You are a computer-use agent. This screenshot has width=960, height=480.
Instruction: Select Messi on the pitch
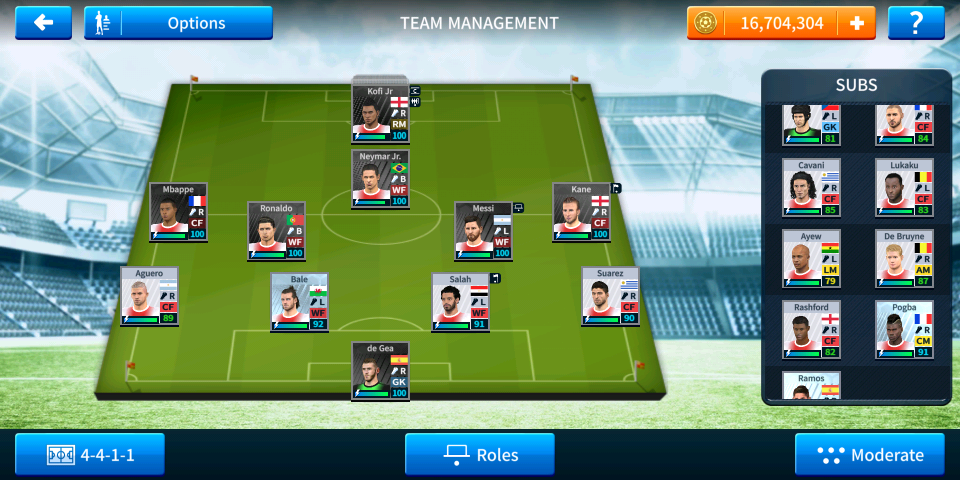coord(483,231)
